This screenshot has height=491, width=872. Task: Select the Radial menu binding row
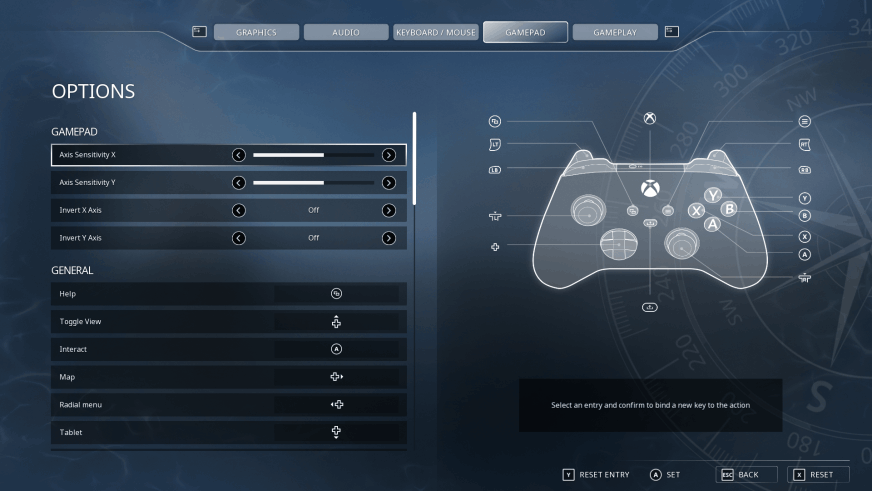point(229,404)
